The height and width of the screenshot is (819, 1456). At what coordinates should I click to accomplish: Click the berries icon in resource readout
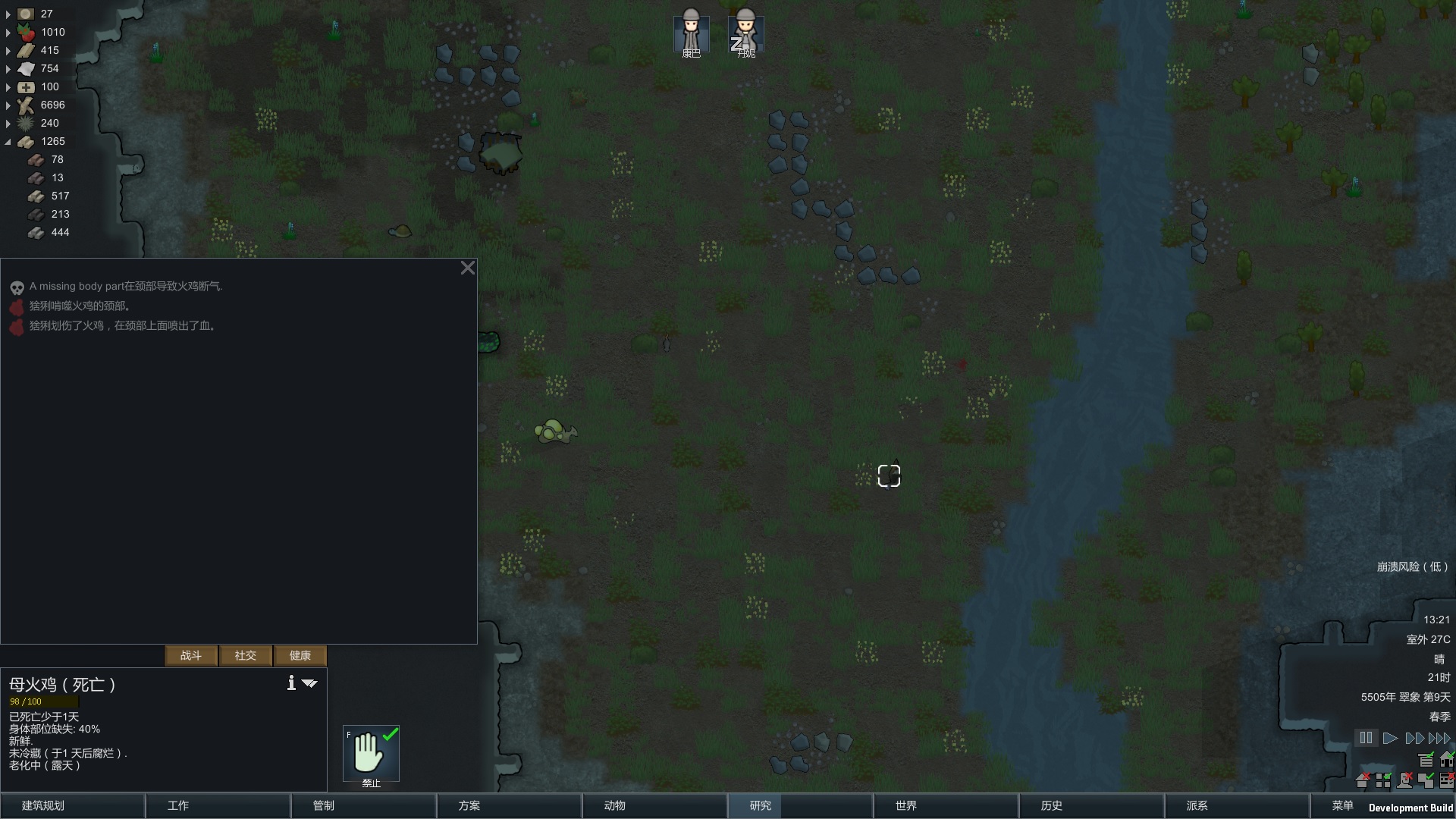(x=25, y=32)
